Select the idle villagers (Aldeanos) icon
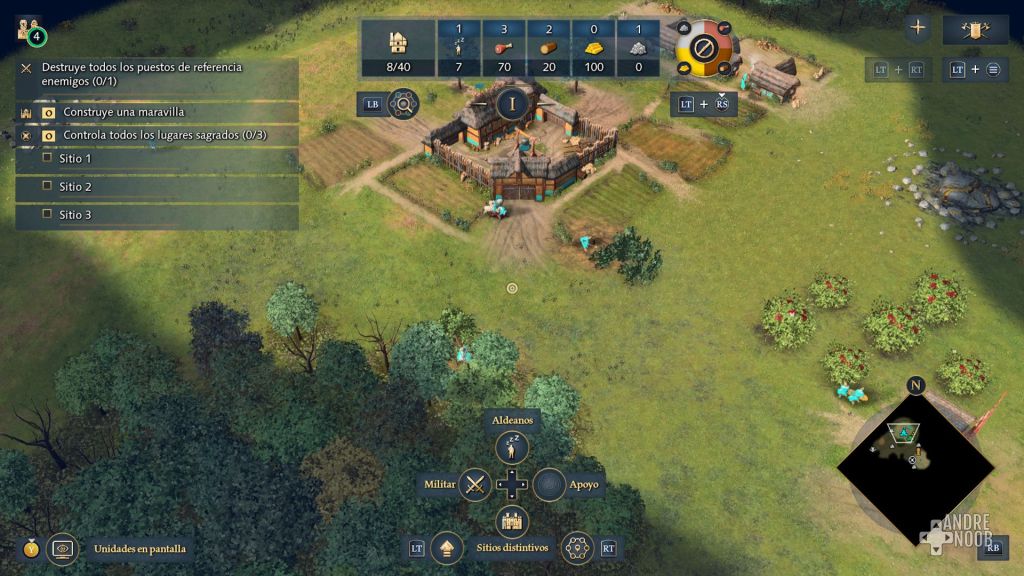The image size is (1024, 576). 512,447
